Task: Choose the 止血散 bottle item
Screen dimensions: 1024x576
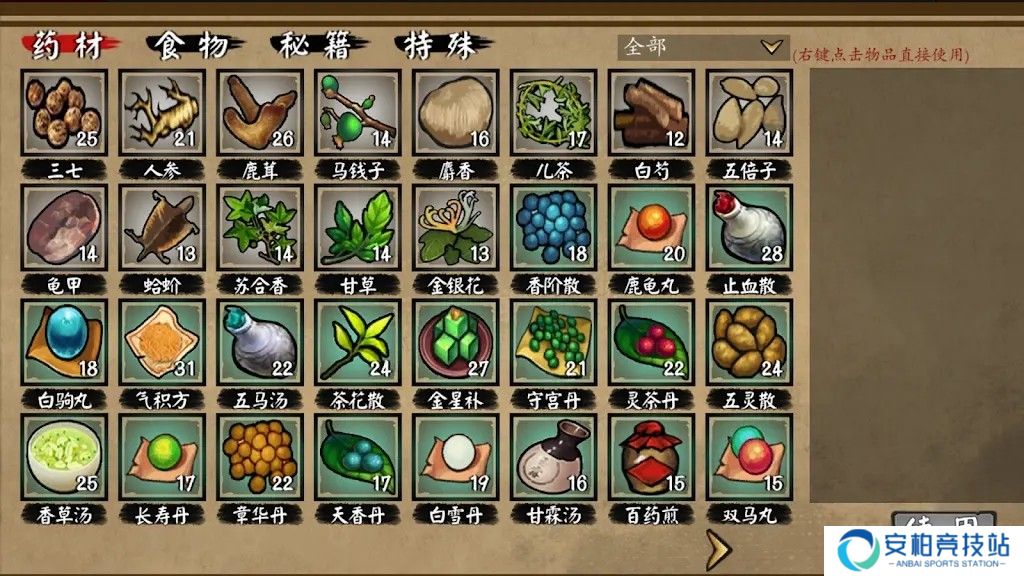Action: point(750,227)
